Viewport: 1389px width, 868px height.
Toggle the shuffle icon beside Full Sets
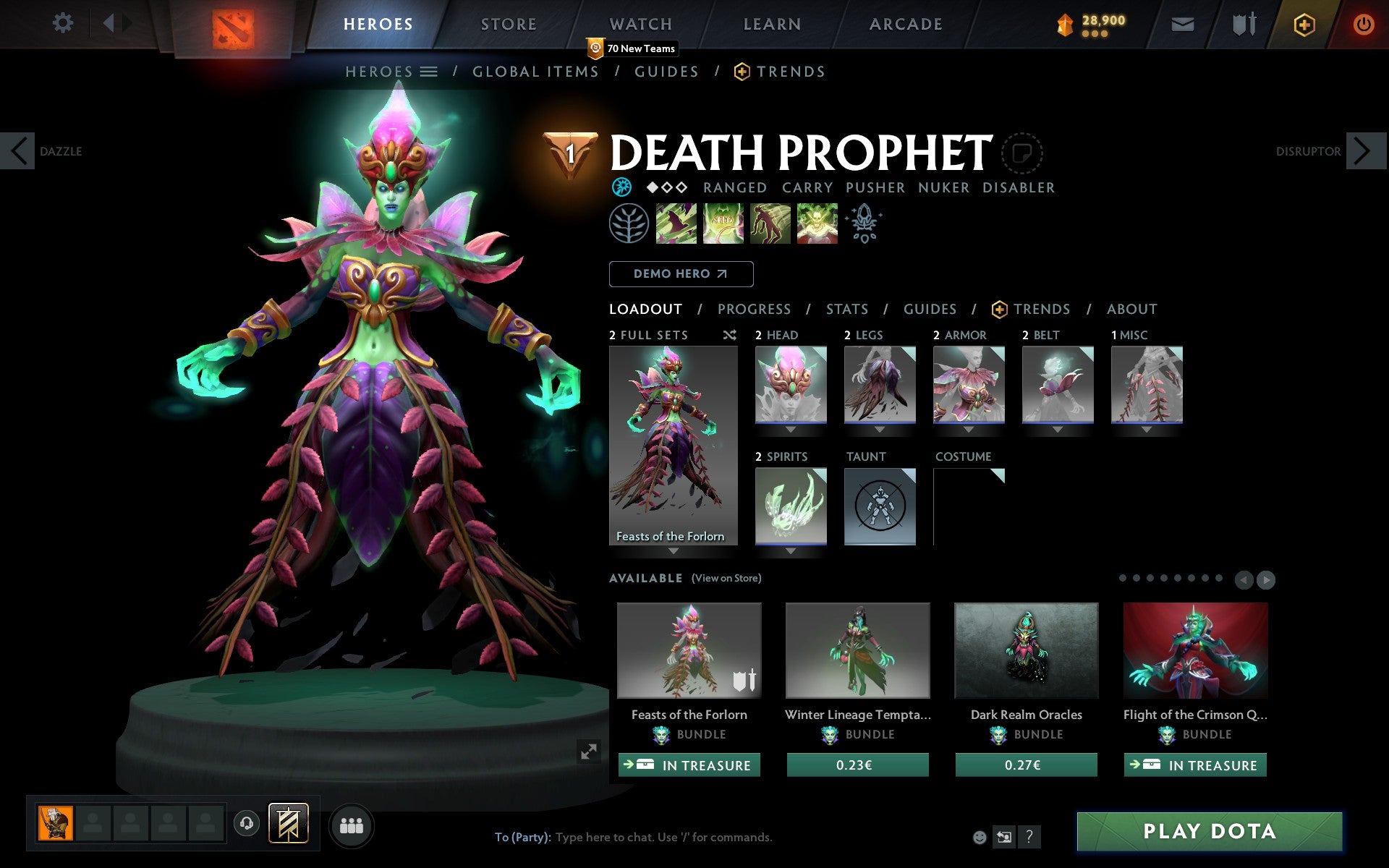[729, 335]
